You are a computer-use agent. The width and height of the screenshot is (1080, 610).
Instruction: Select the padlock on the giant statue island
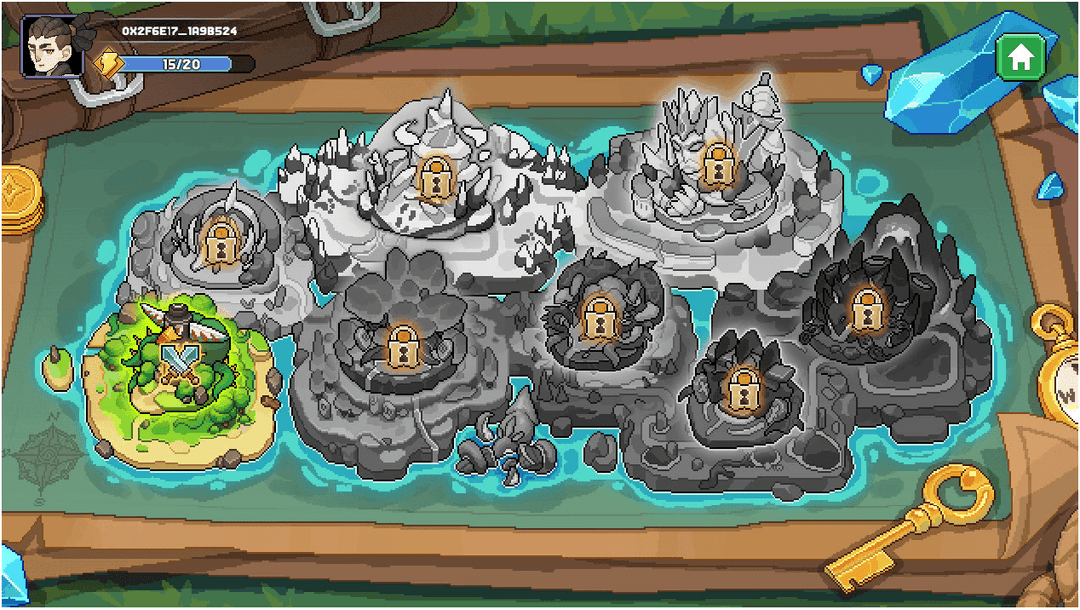coord(716,160)
